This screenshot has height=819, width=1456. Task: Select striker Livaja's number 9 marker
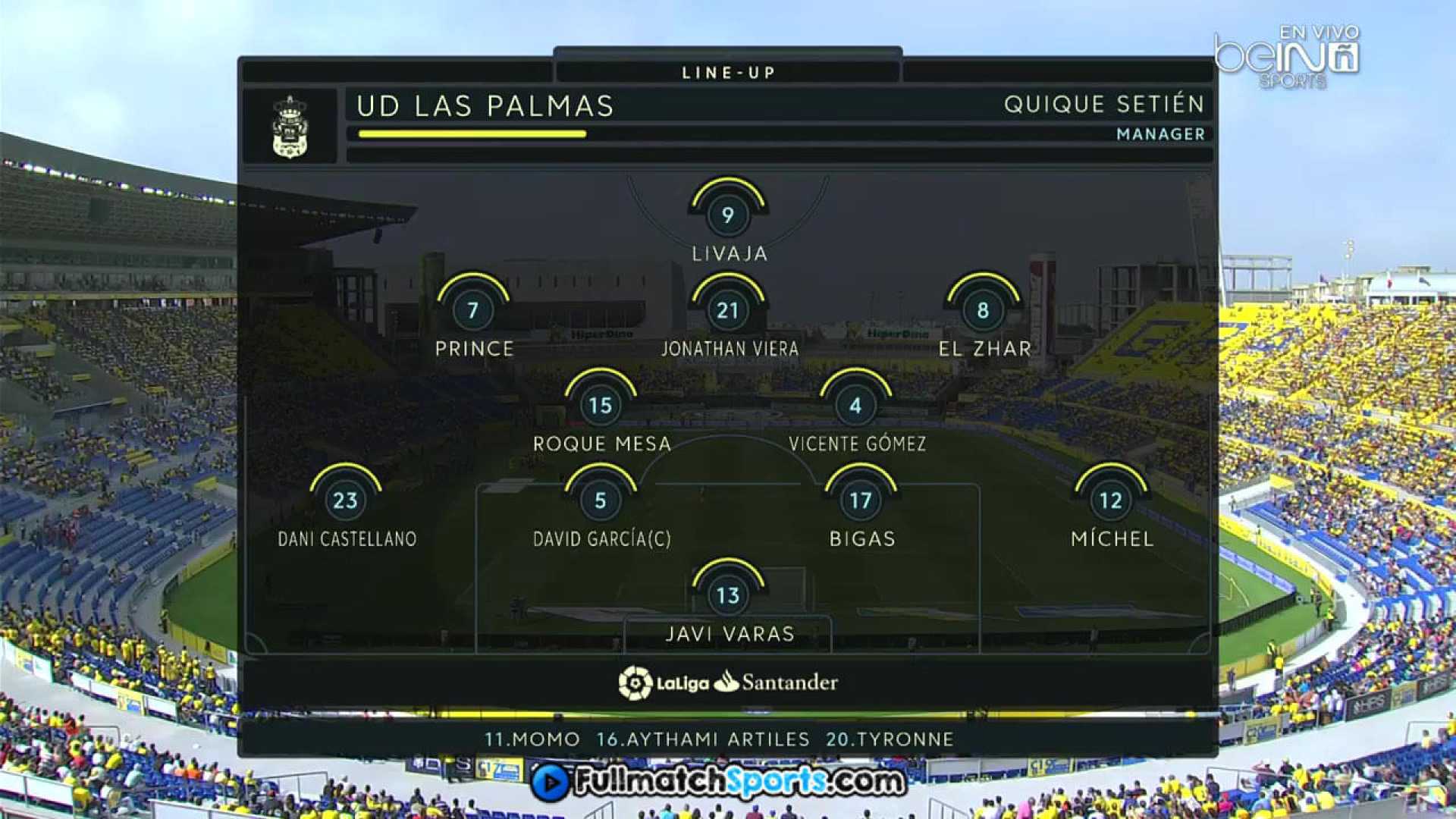pos(727,215)
